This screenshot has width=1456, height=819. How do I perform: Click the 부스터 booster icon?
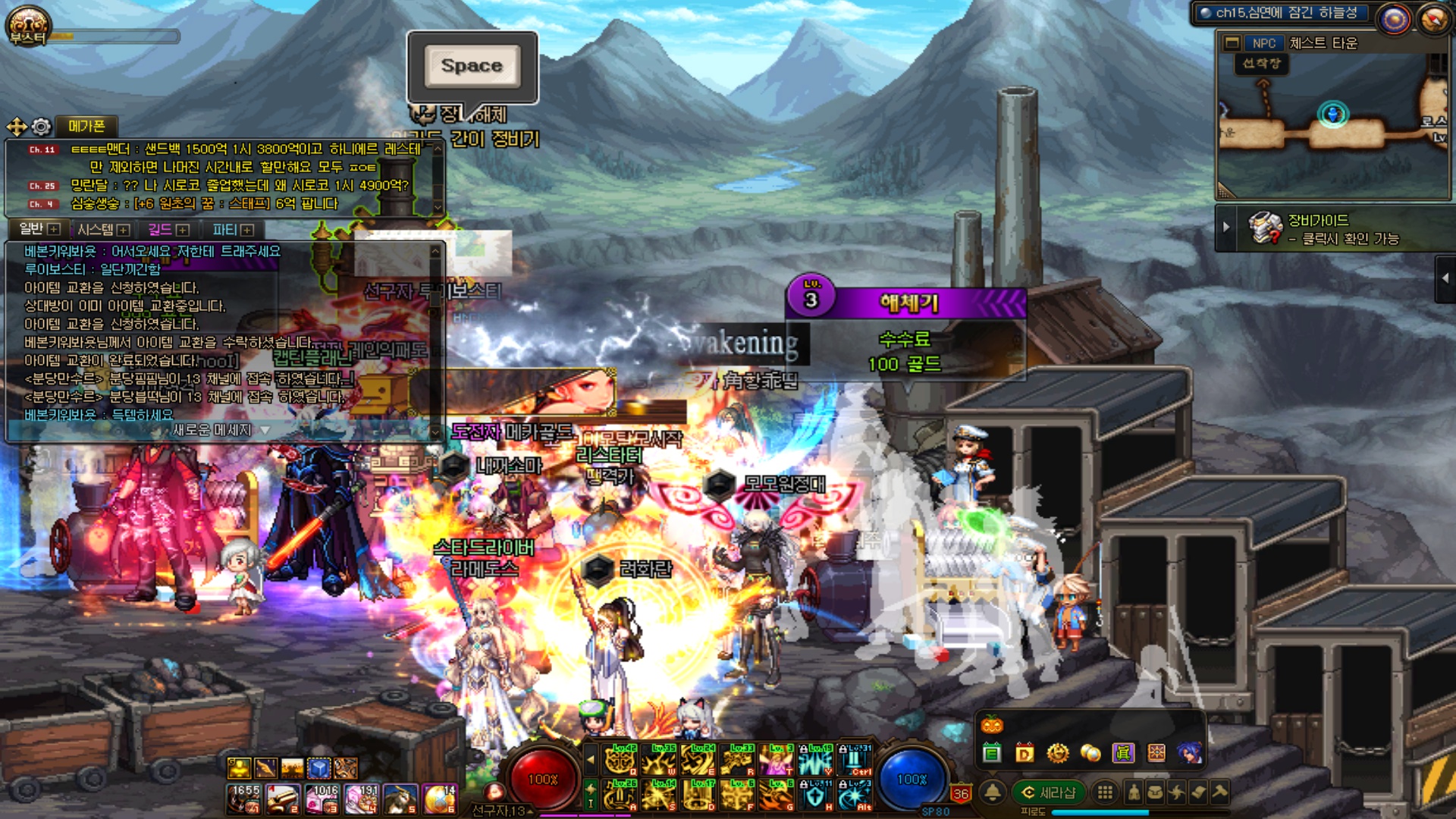(28, 27)
